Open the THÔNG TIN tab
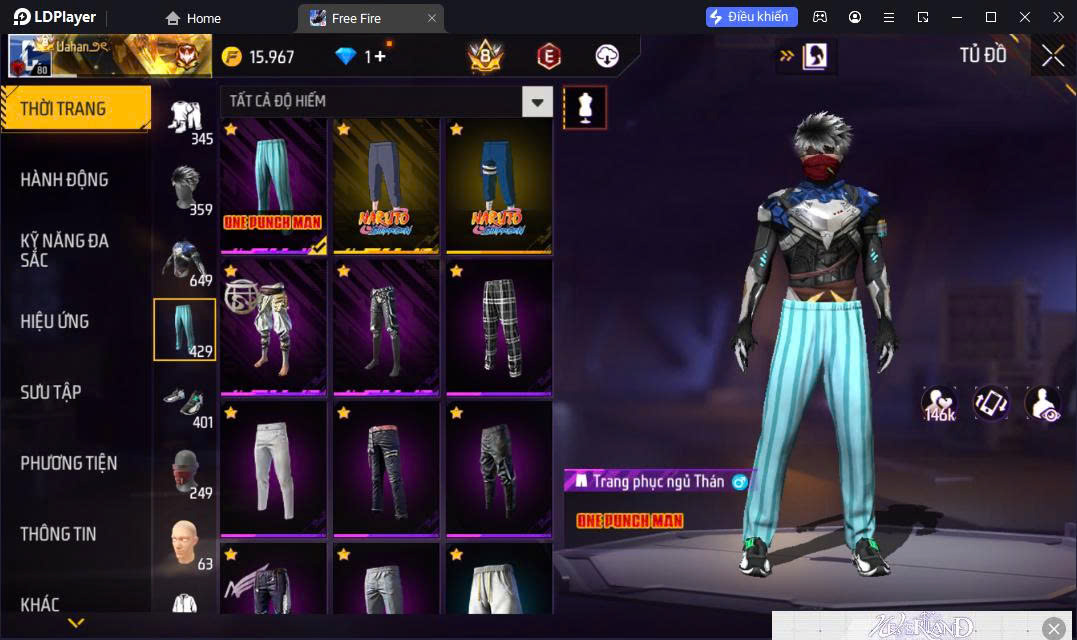1077x640 pixels. tap(59, 534)
